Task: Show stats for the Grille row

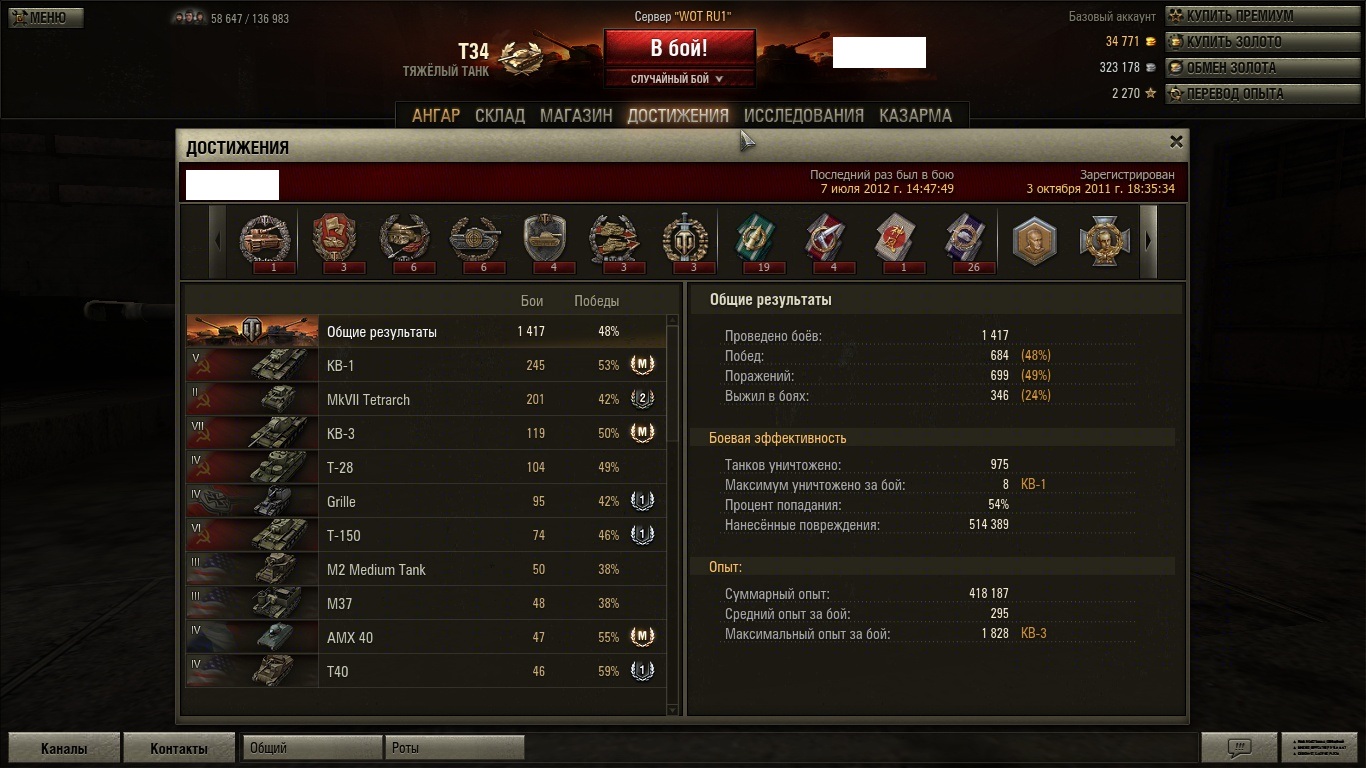Action: (425, 502)
